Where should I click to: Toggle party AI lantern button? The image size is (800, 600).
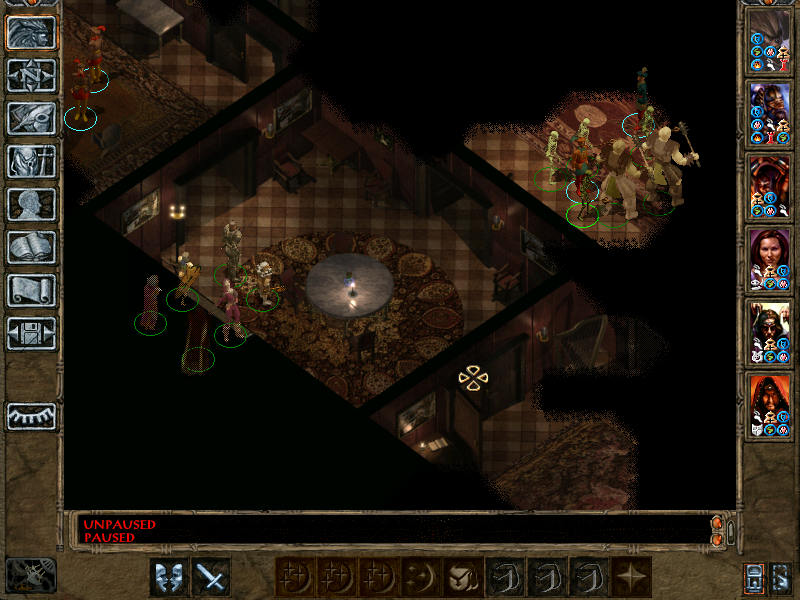click(x=754, y=577)
